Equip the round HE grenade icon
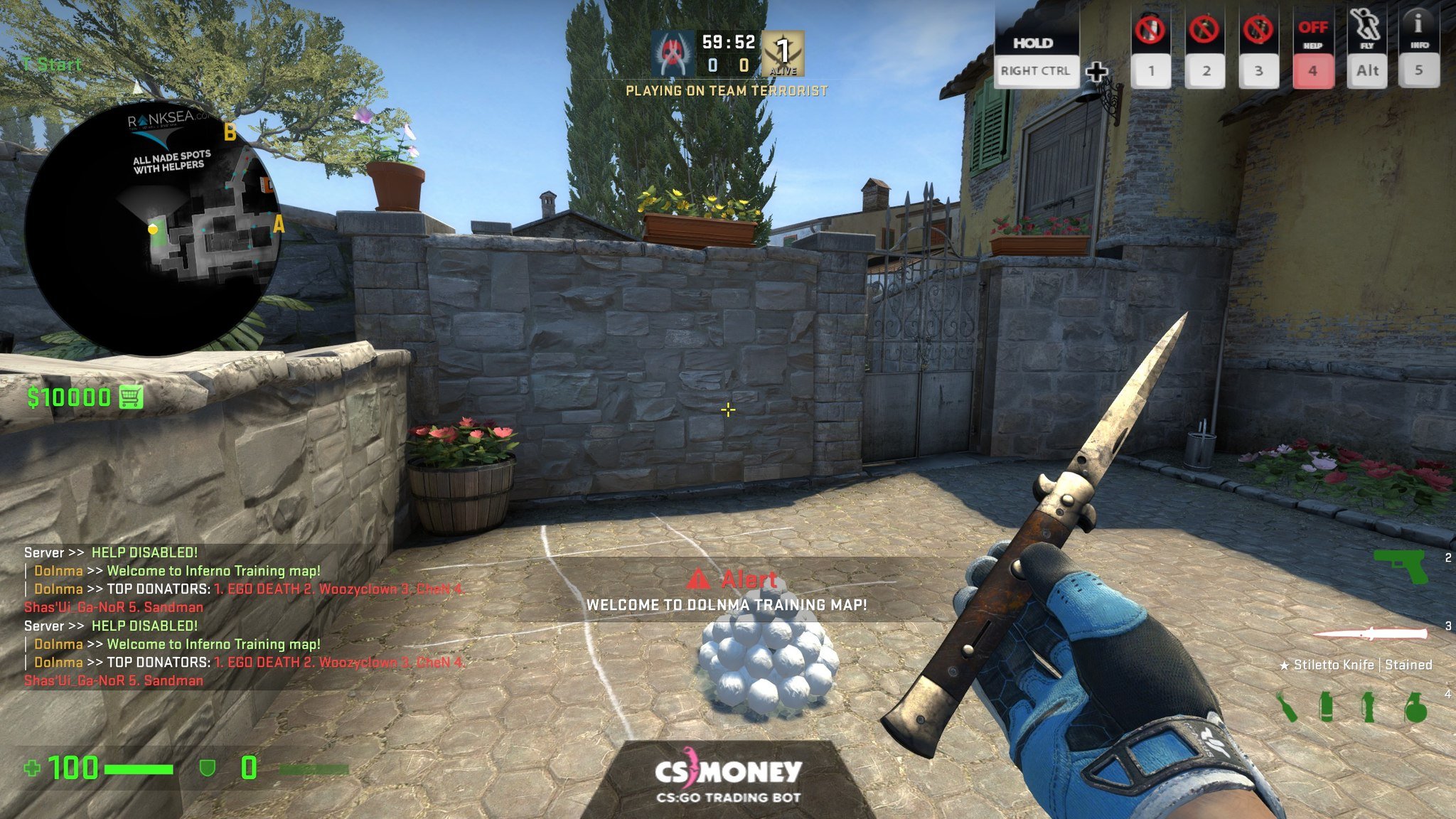Image resolution: width=1456 pixels, height=819 pixels. (x=1415, y=707)
